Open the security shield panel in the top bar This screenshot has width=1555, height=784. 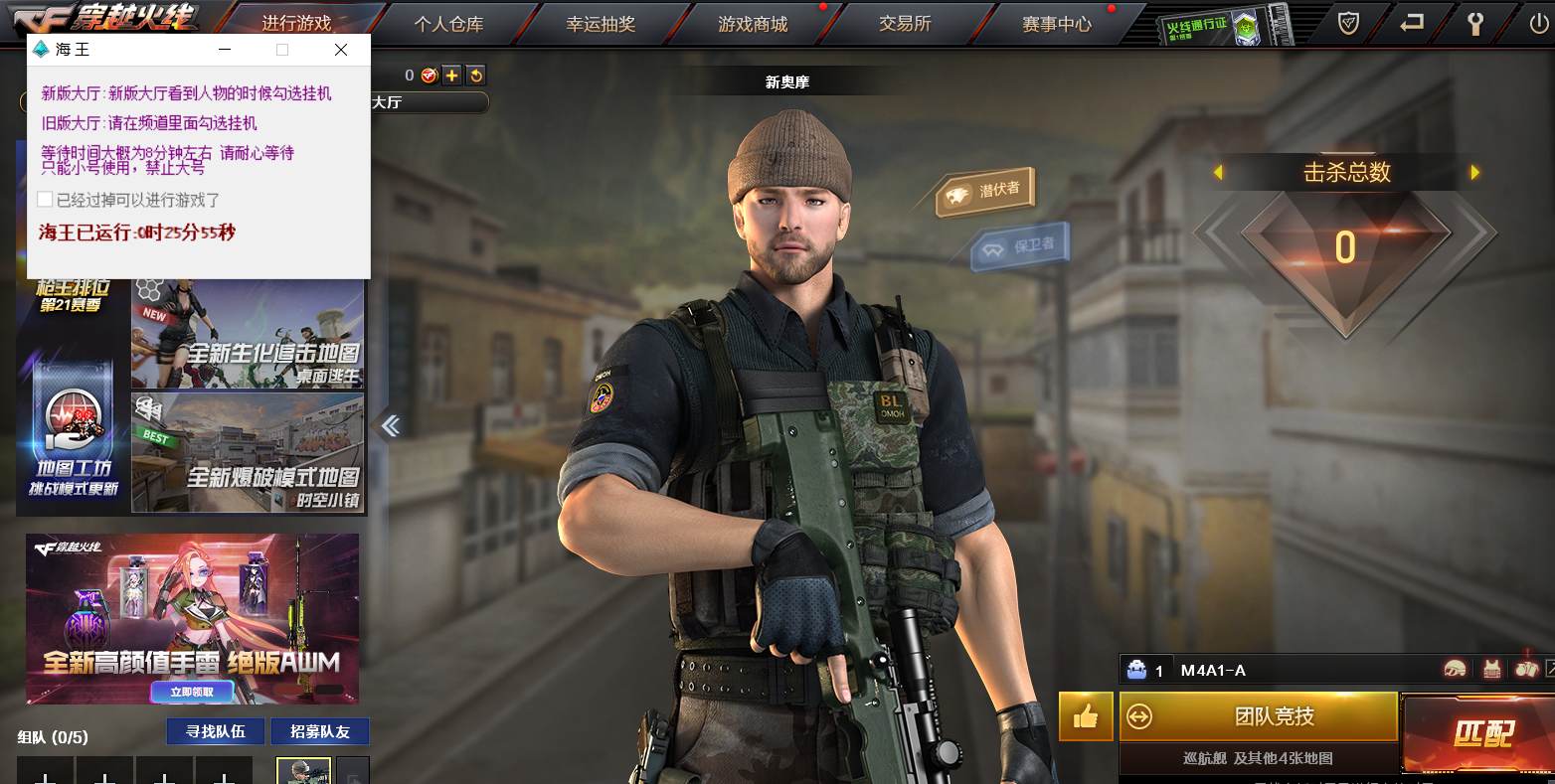pyautogui.click(x=1347, y=21)
